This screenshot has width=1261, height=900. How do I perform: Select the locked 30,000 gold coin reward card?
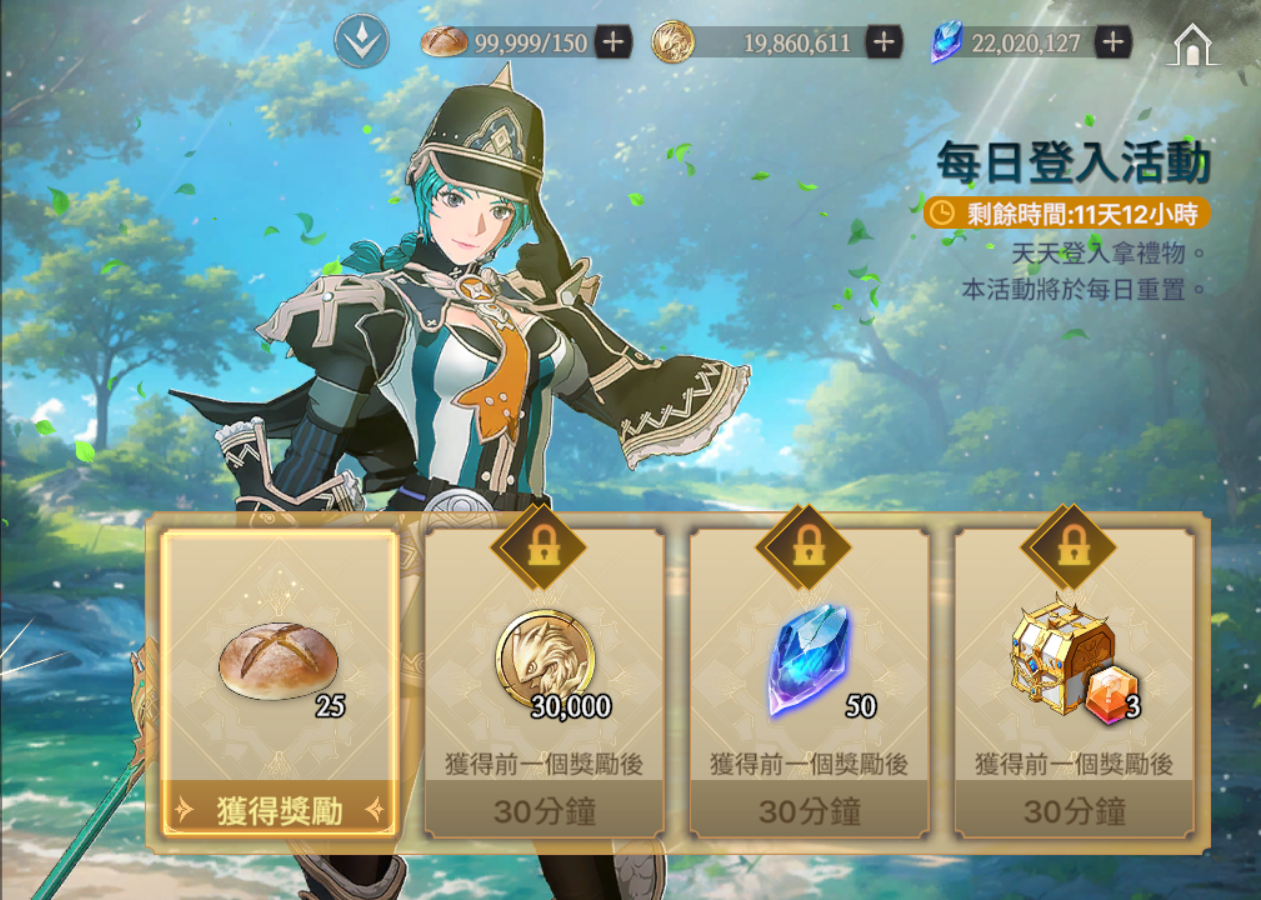click(544, 680)
